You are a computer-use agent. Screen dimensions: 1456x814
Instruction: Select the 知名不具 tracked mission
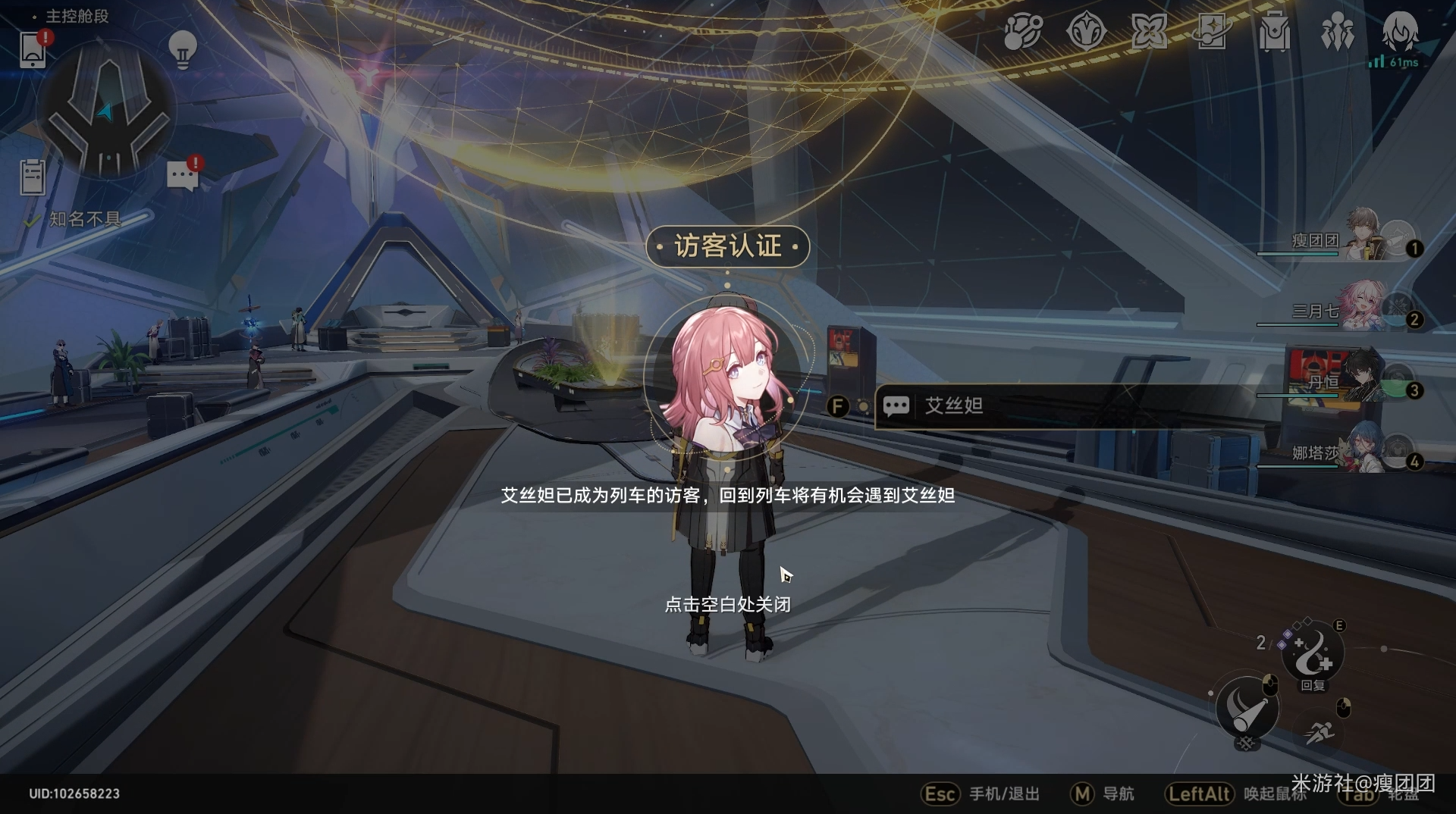click(84, 220)
